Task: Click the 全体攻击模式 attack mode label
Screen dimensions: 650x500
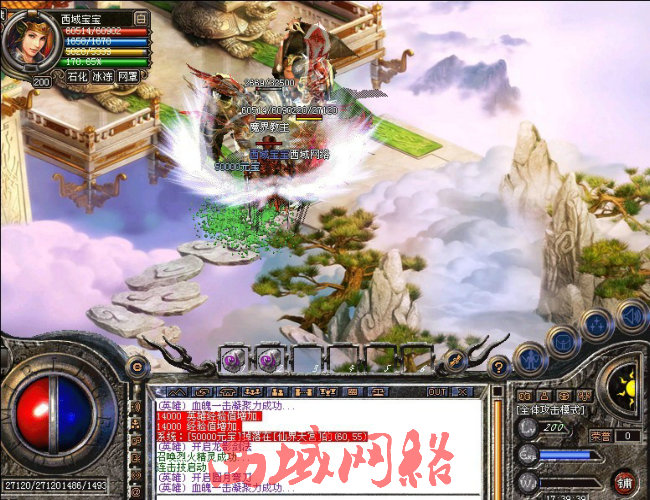Action: pyautogui.click(x=554, y=410)
